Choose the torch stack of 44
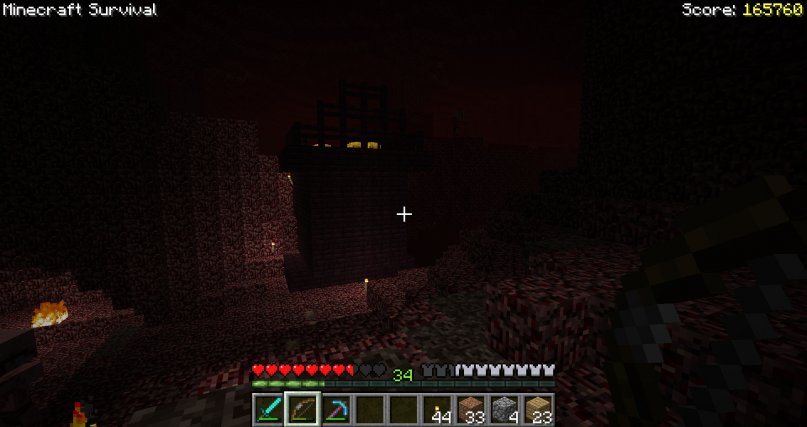This screenshot has height=427, width=807. (437, 410)
